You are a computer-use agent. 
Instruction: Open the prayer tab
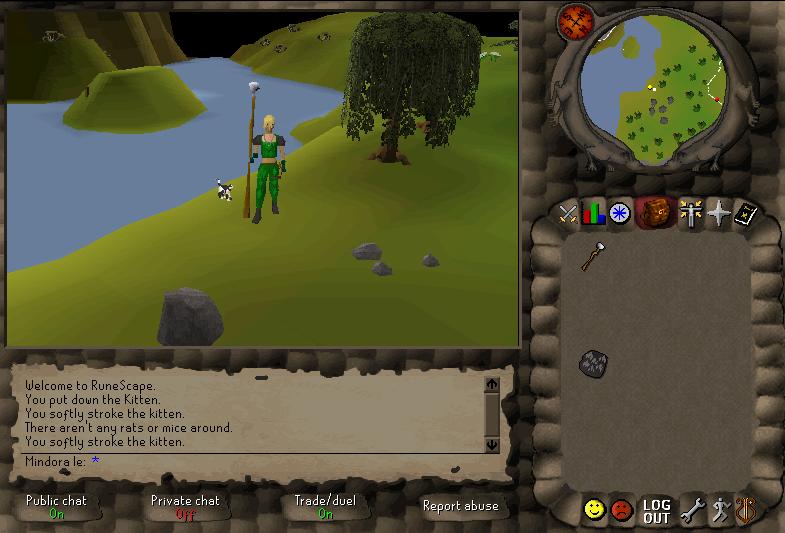coord(719,213)
